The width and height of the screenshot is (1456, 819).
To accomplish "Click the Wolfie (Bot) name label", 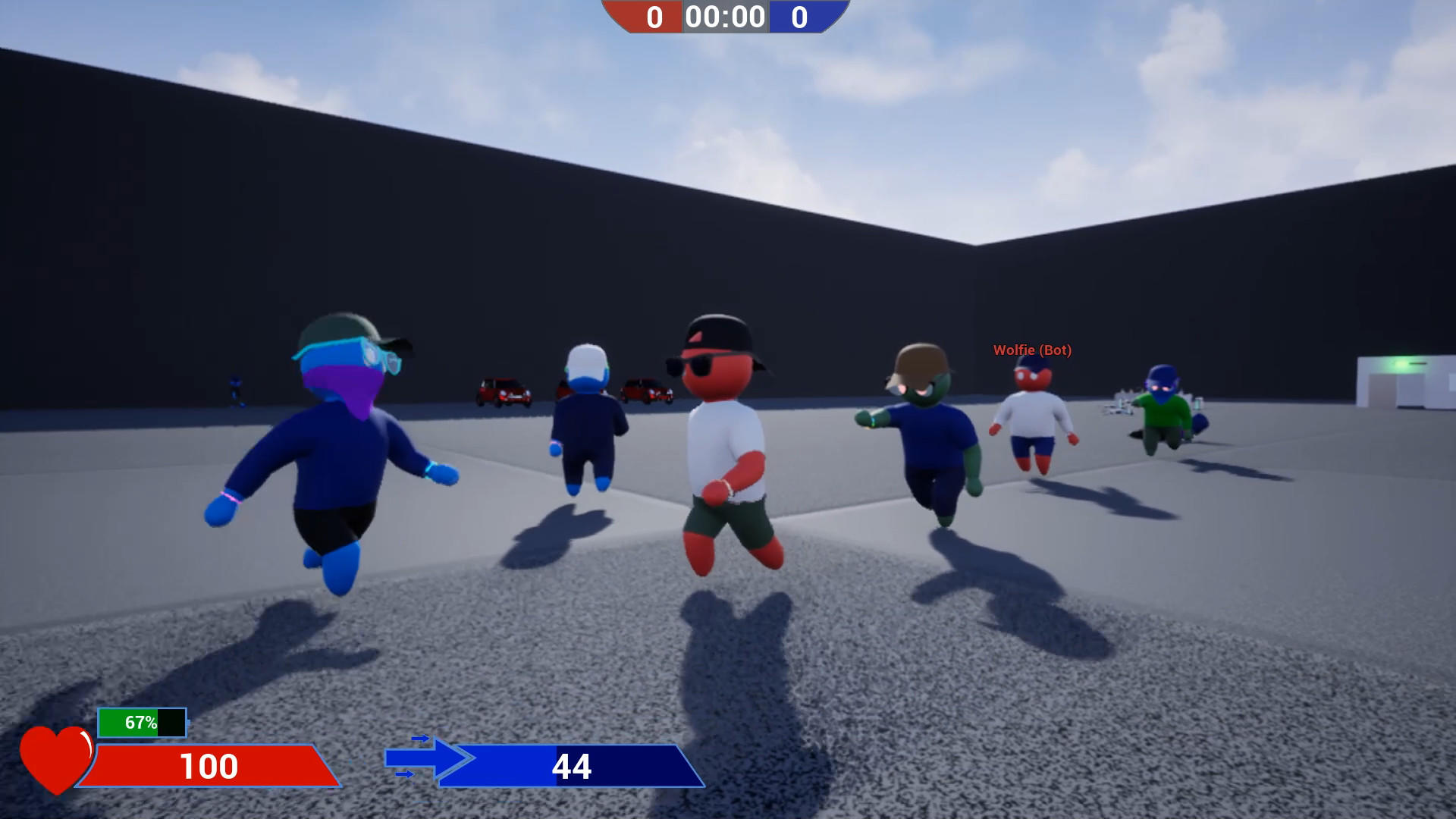I will click(1033, 350).
